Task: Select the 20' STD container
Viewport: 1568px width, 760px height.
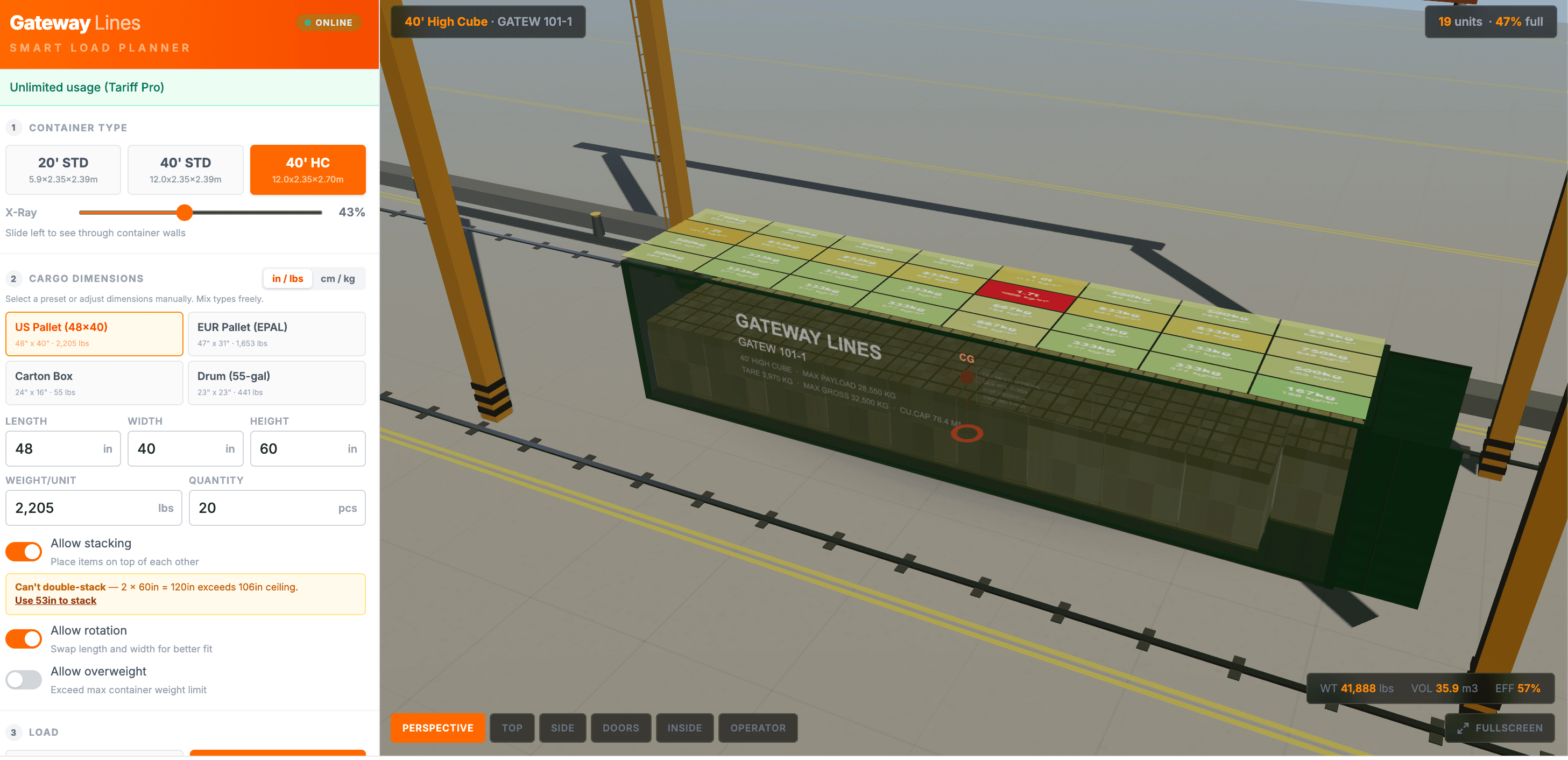Action: coord(63,170)
